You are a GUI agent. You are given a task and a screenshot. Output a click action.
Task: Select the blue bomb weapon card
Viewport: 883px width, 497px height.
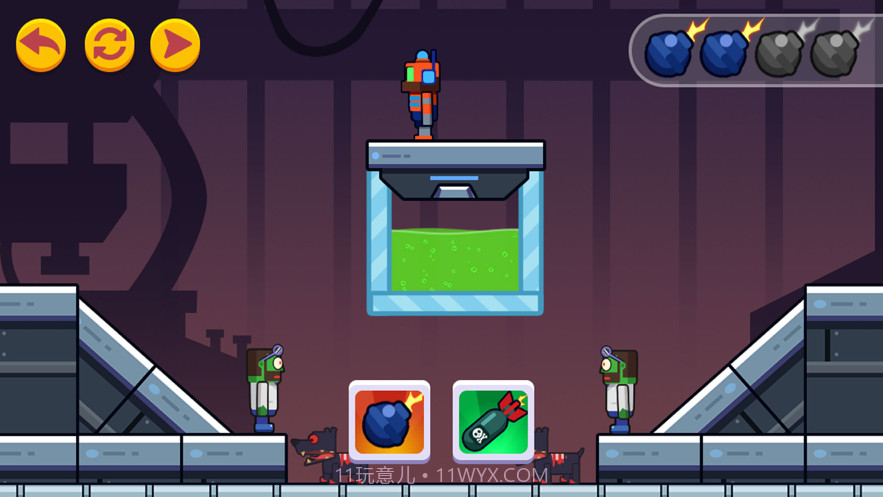pyautogui.click(x=389, y=421)
